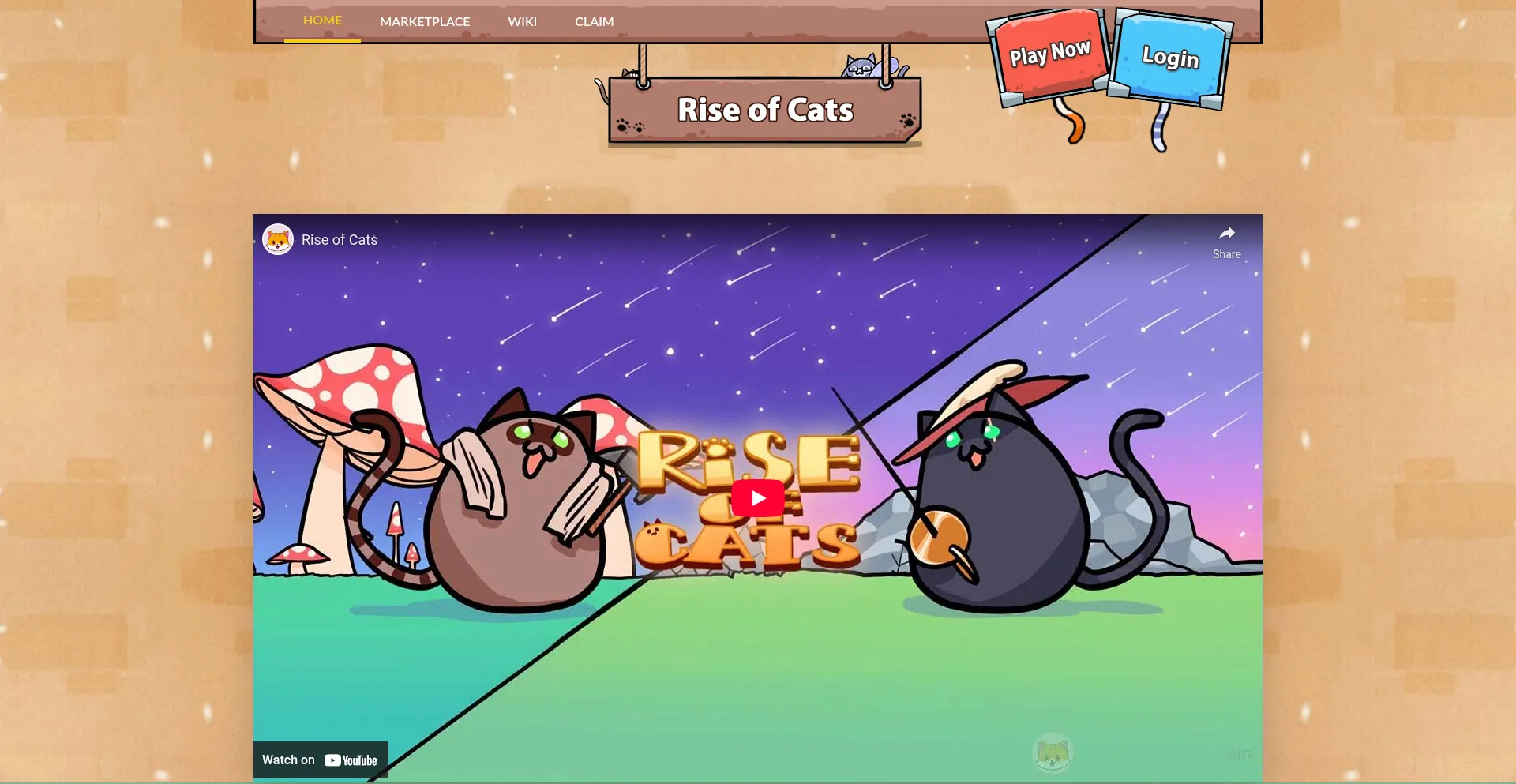Select the HOME menu item

tap(322, 20)
